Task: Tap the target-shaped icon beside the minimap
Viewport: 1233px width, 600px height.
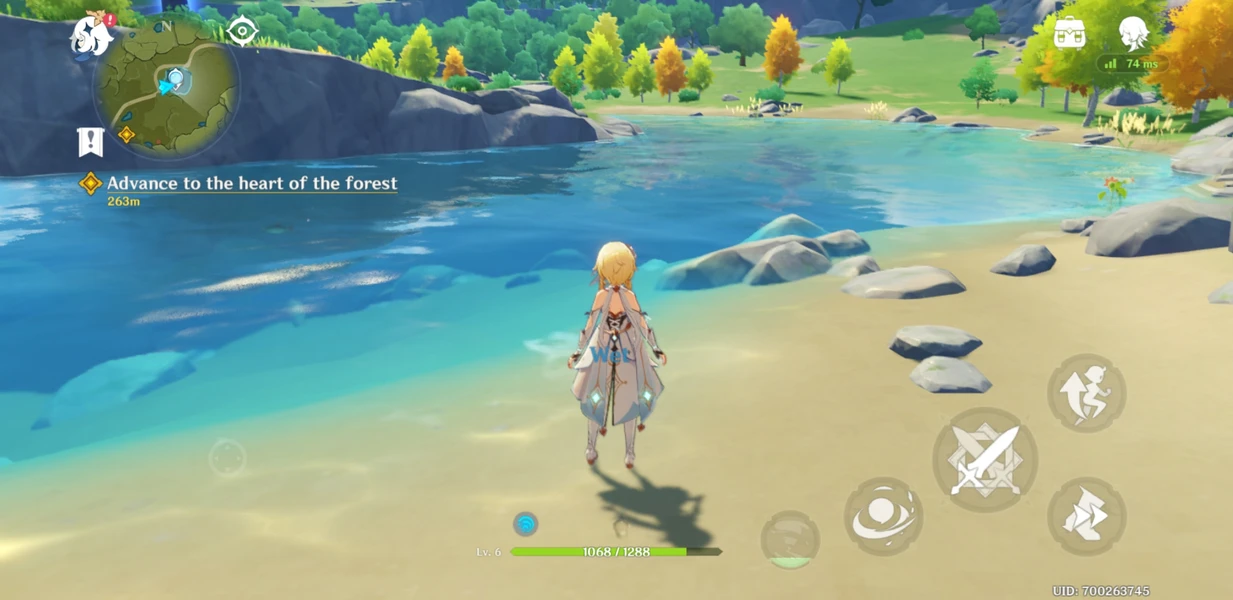Action: point(242,31)
